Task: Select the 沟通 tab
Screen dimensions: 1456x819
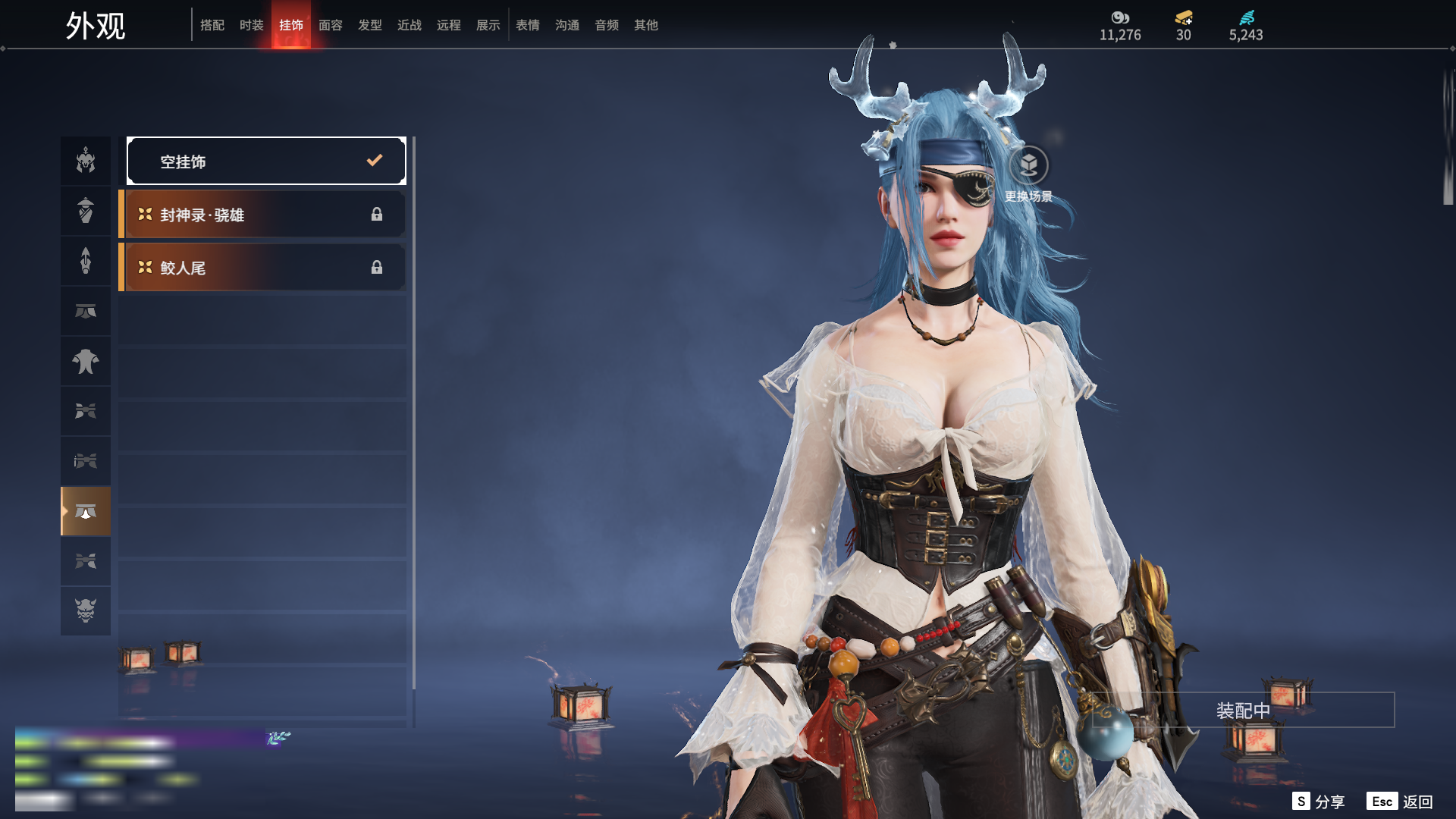Action: pos(567,25)
